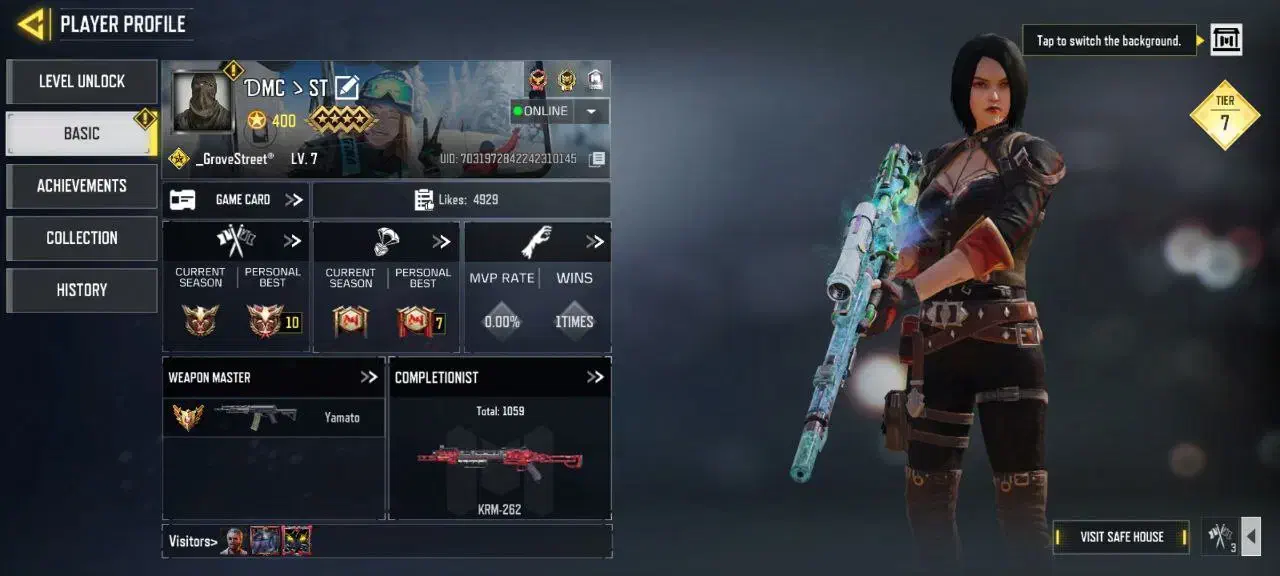
Task: Select the Yamato weapon master entry
Action: coord(273,417)
